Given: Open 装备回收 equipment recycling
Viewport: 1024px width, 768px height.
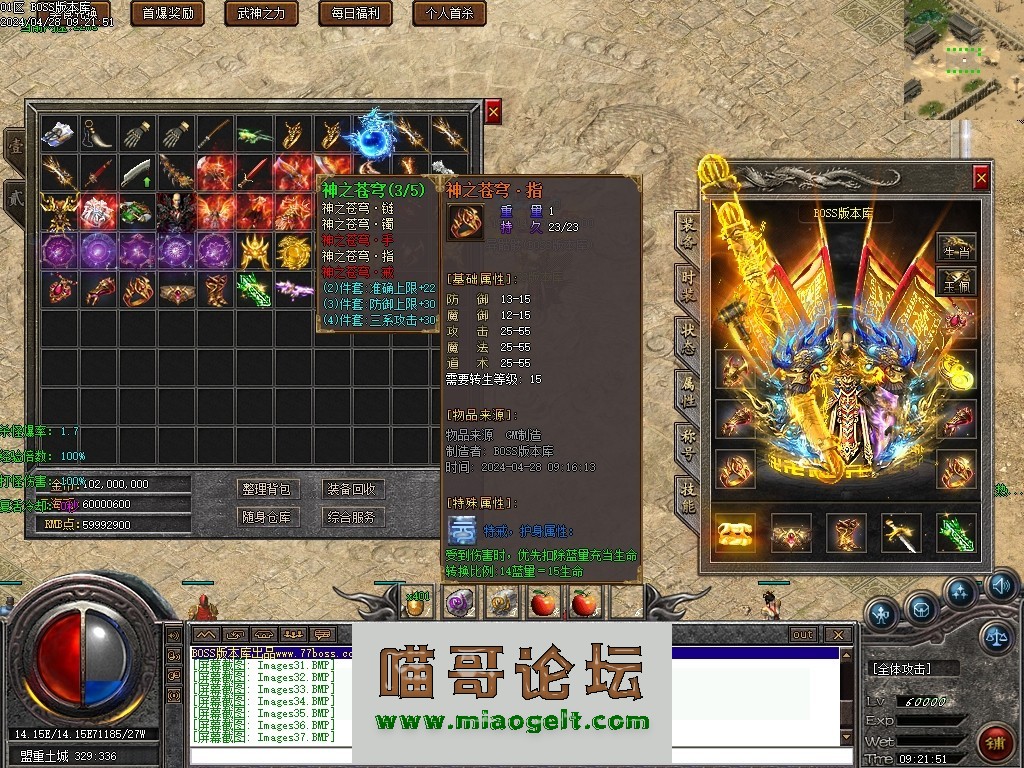Looking at the screenshot, I should 351,489.
